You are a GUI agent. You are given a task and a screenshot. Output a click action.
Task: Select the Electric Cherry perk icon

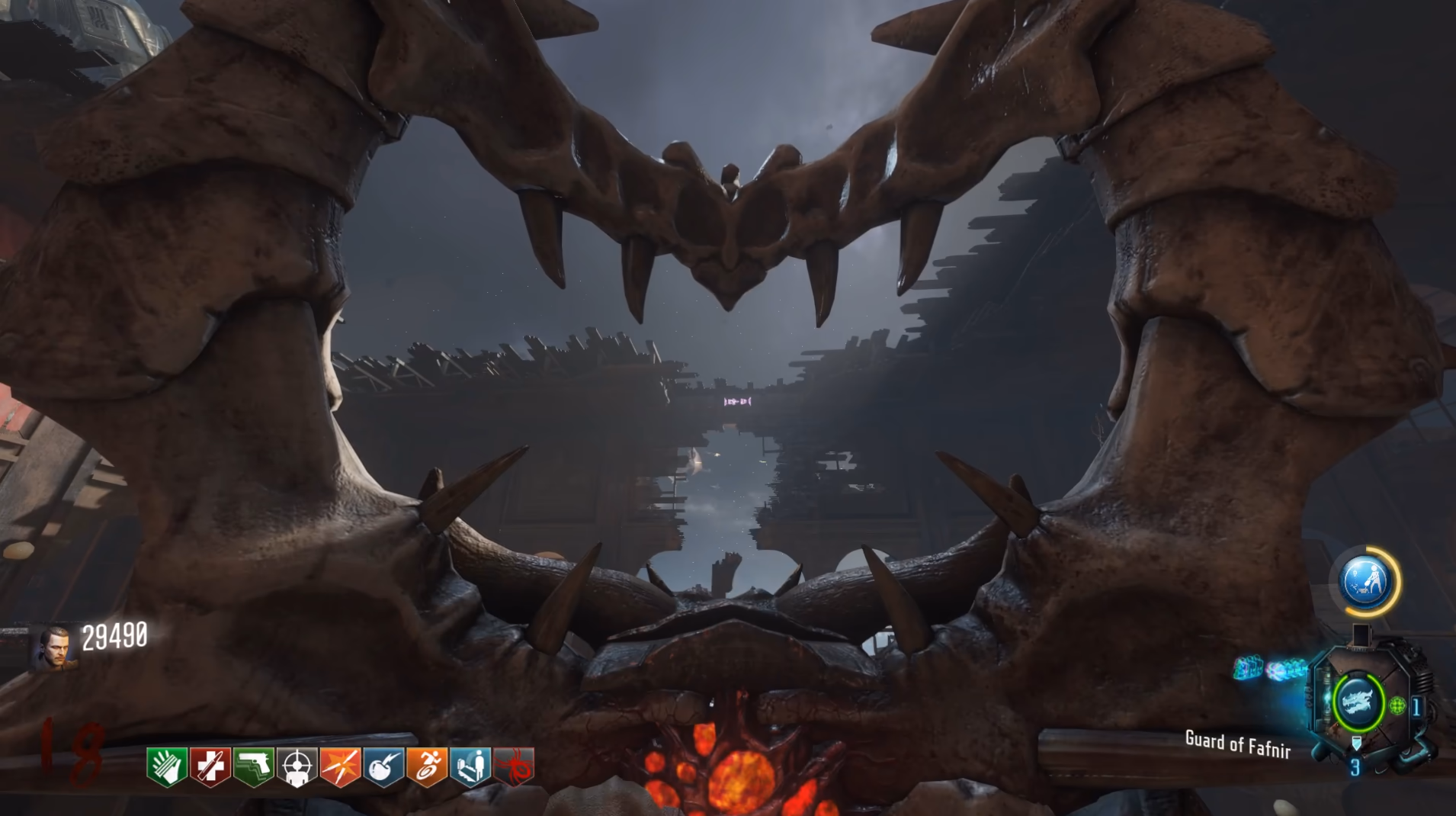(384, 766)
